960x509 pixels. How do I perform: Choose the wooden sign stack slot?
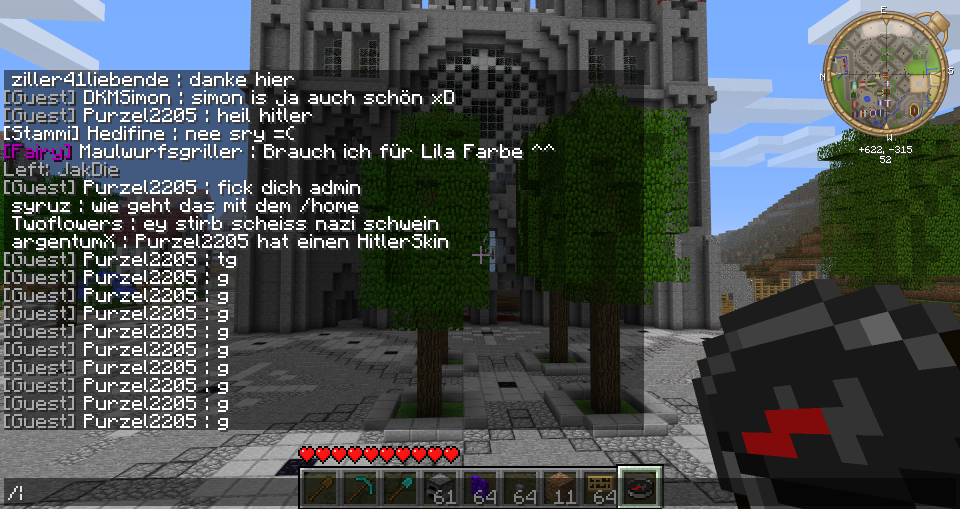coord(600,488)
